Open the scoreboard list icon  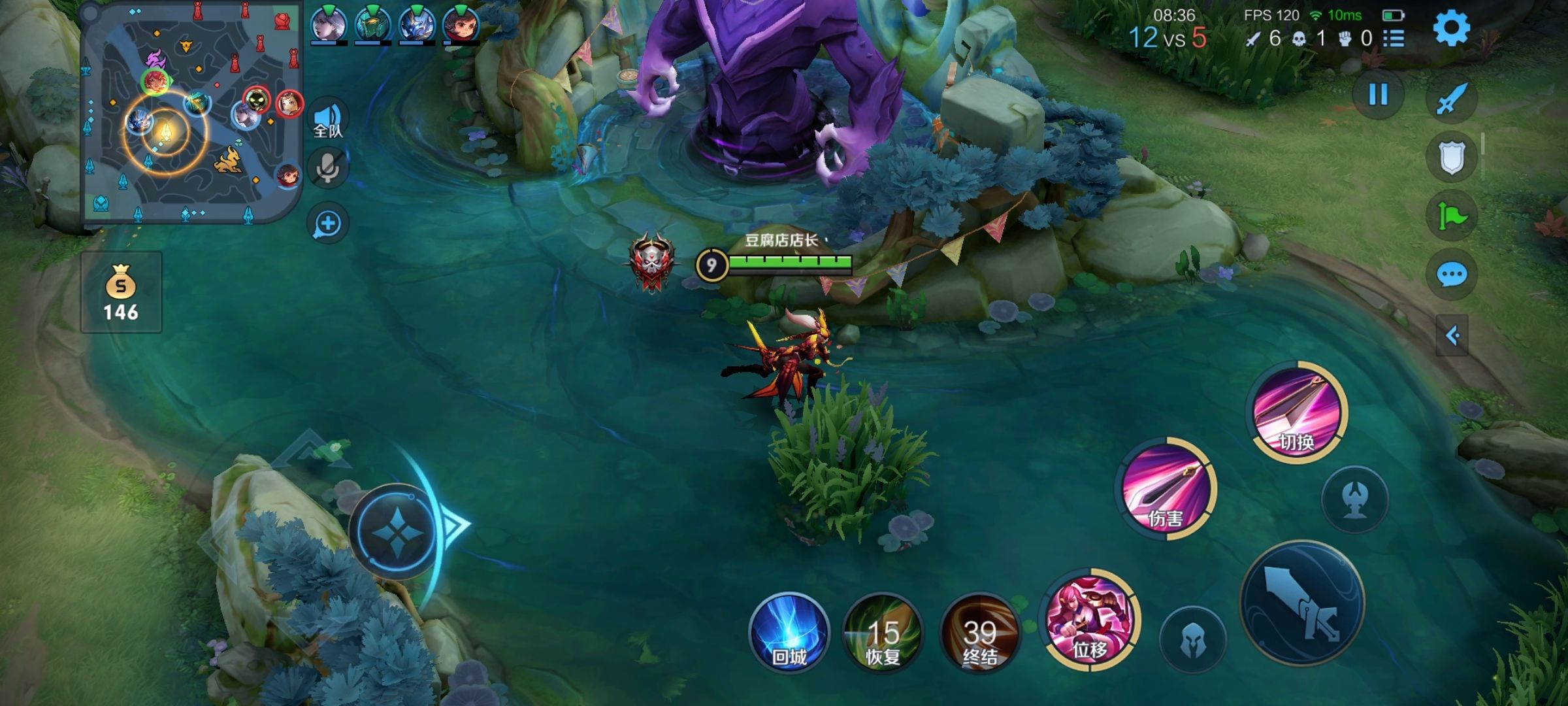point(1394,39)
